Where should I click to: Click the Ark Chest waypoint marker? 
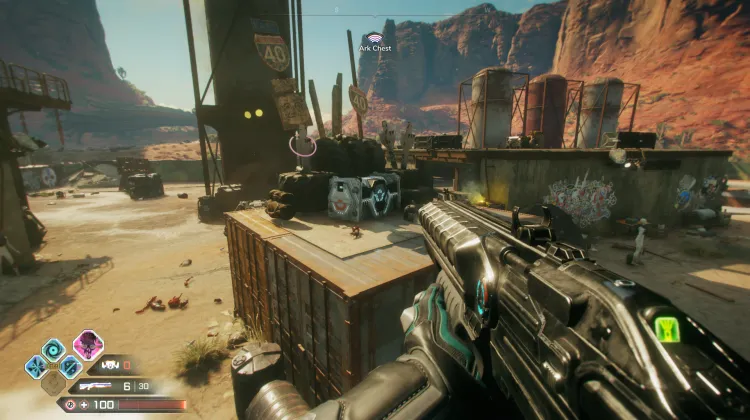[375, 38]
